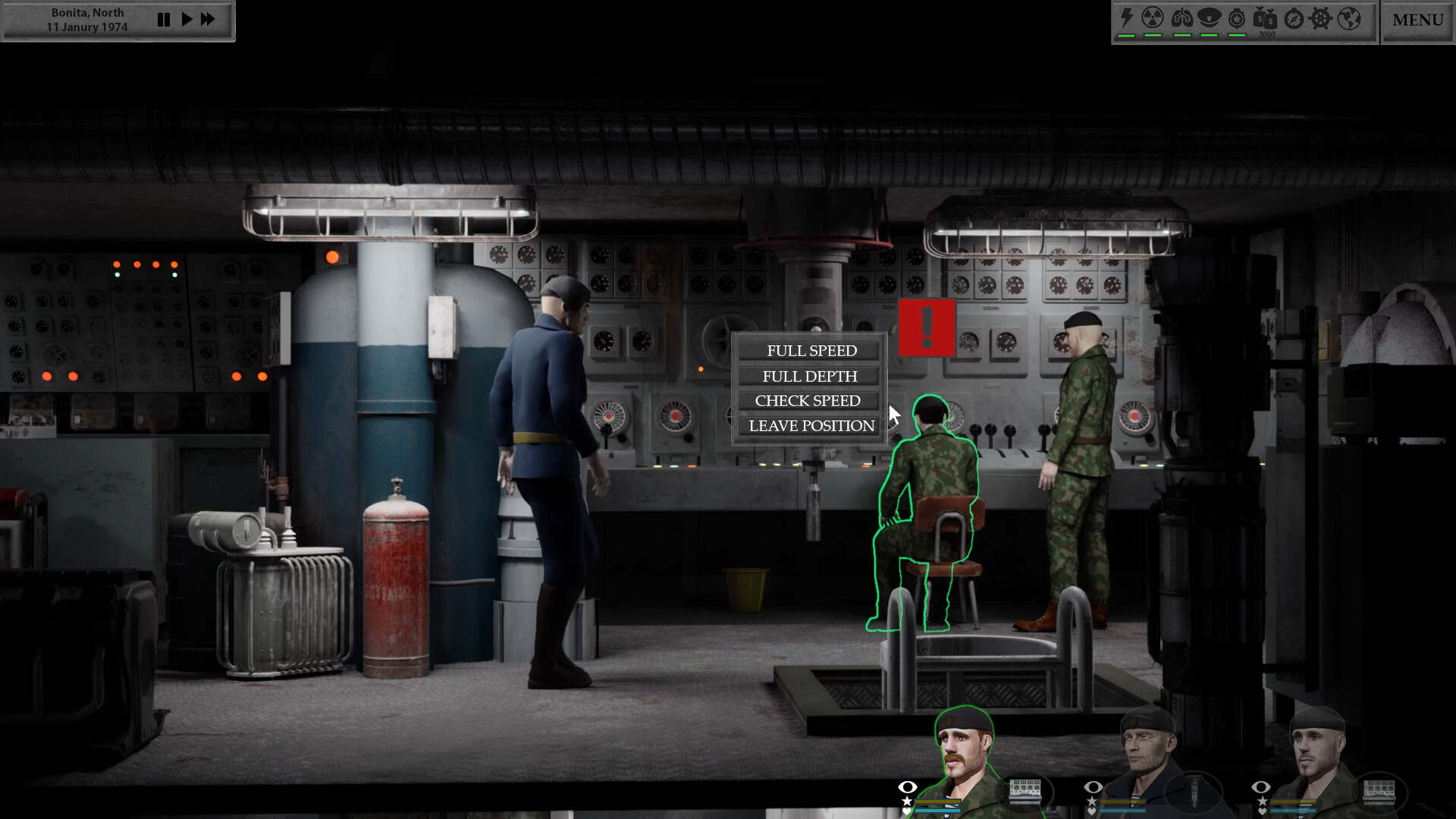This screenshot has height=819, width=1456.
Task: Click the CHECK SPEED command
Action: tap(808, 400)
